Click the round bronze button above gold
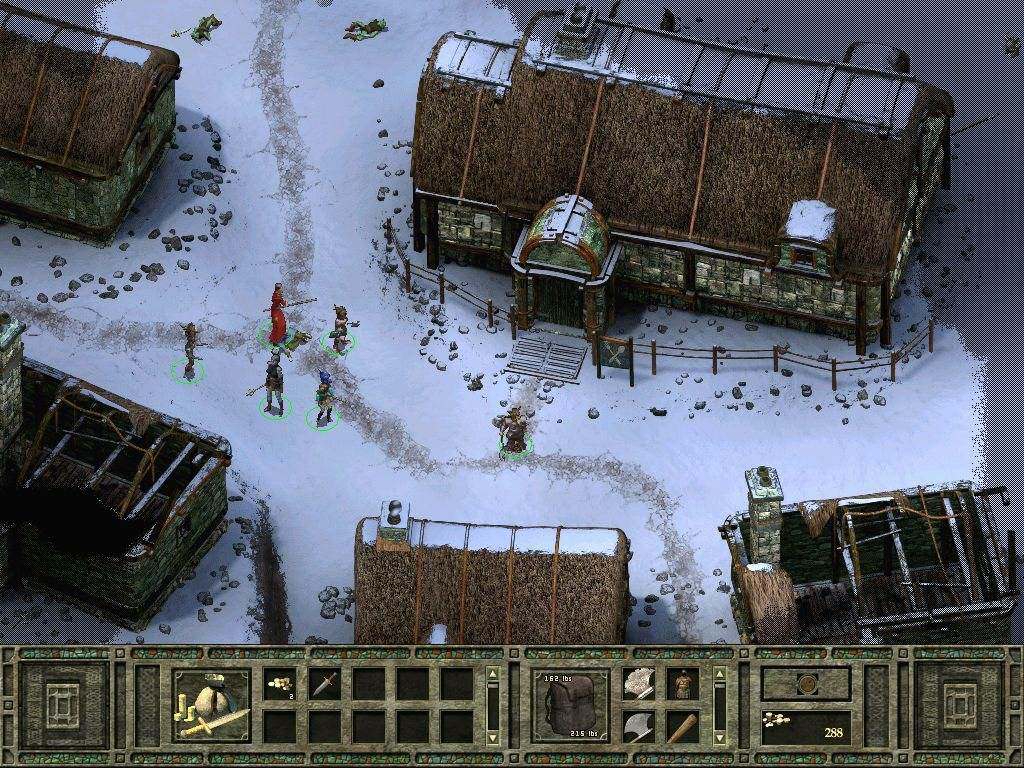 coord(806,684)
